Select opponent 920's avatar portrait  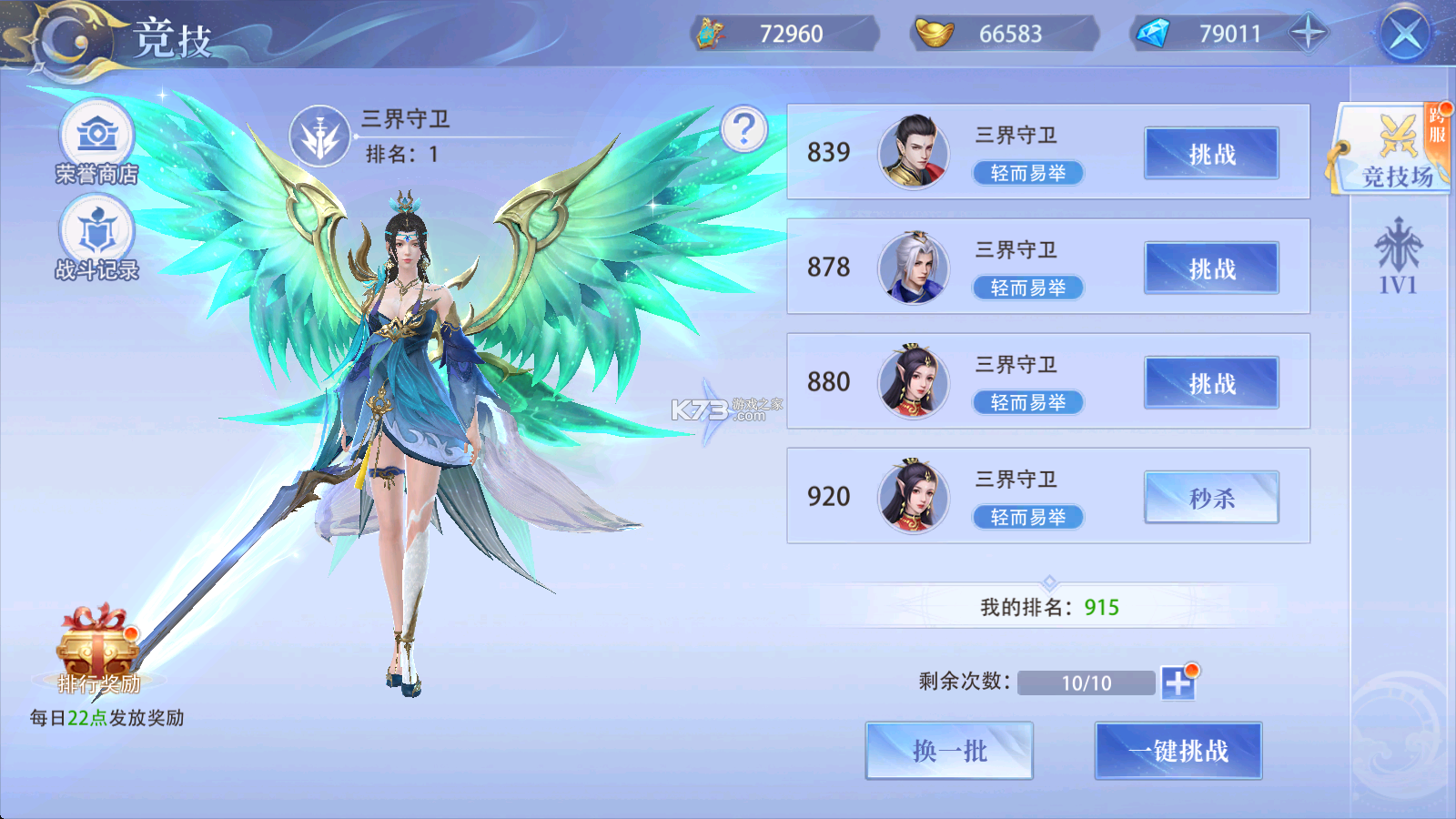click(913, 497)
